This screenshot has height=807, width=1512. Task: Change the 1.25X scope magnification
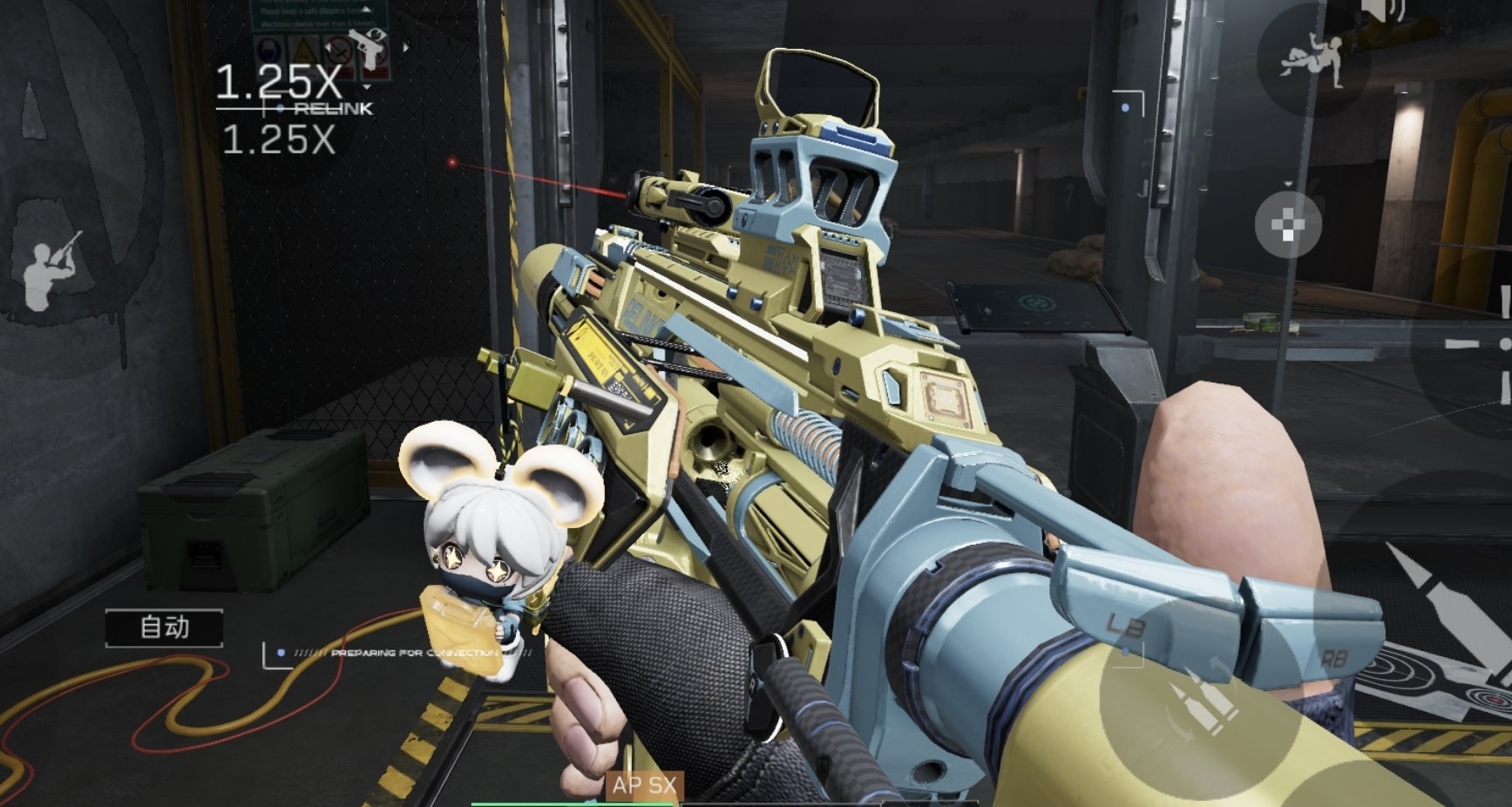(278, 83)
